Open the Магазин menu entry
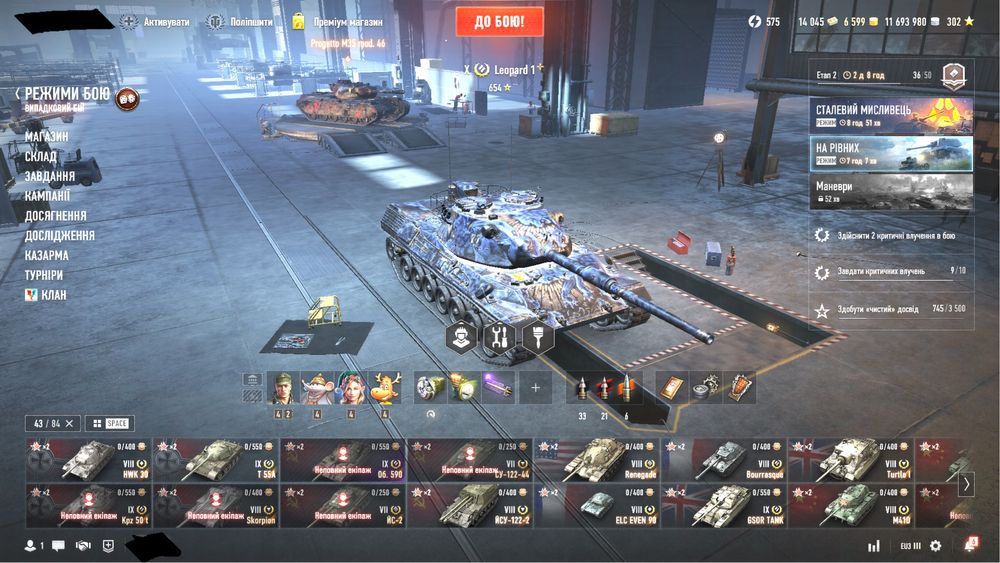 (x=47, y=136)
